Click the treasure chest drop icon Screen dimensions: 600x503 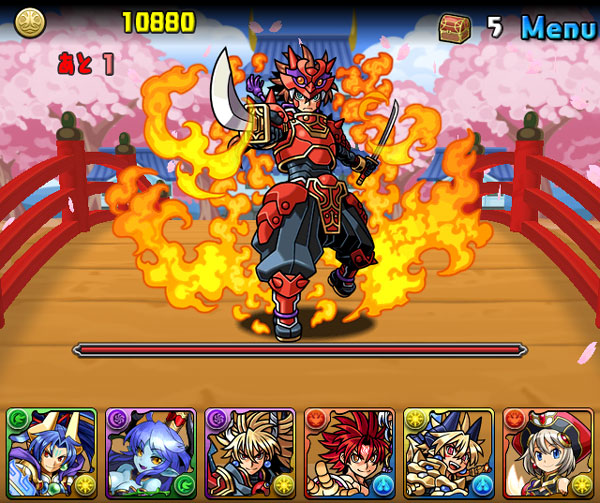[x=455, y=27]
